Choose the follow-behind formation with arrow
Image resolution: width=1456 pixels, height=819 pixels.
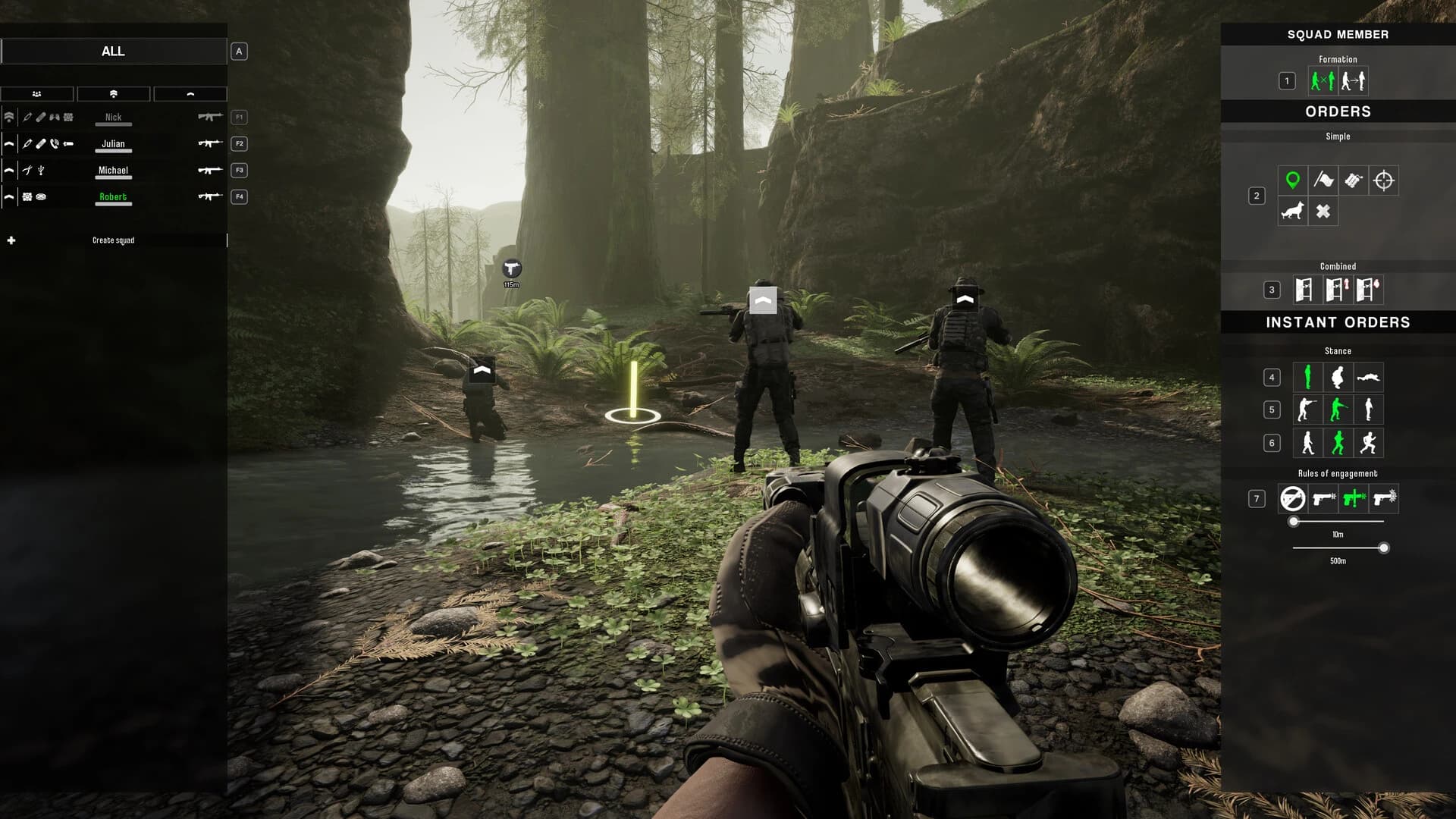(1353, 81)
